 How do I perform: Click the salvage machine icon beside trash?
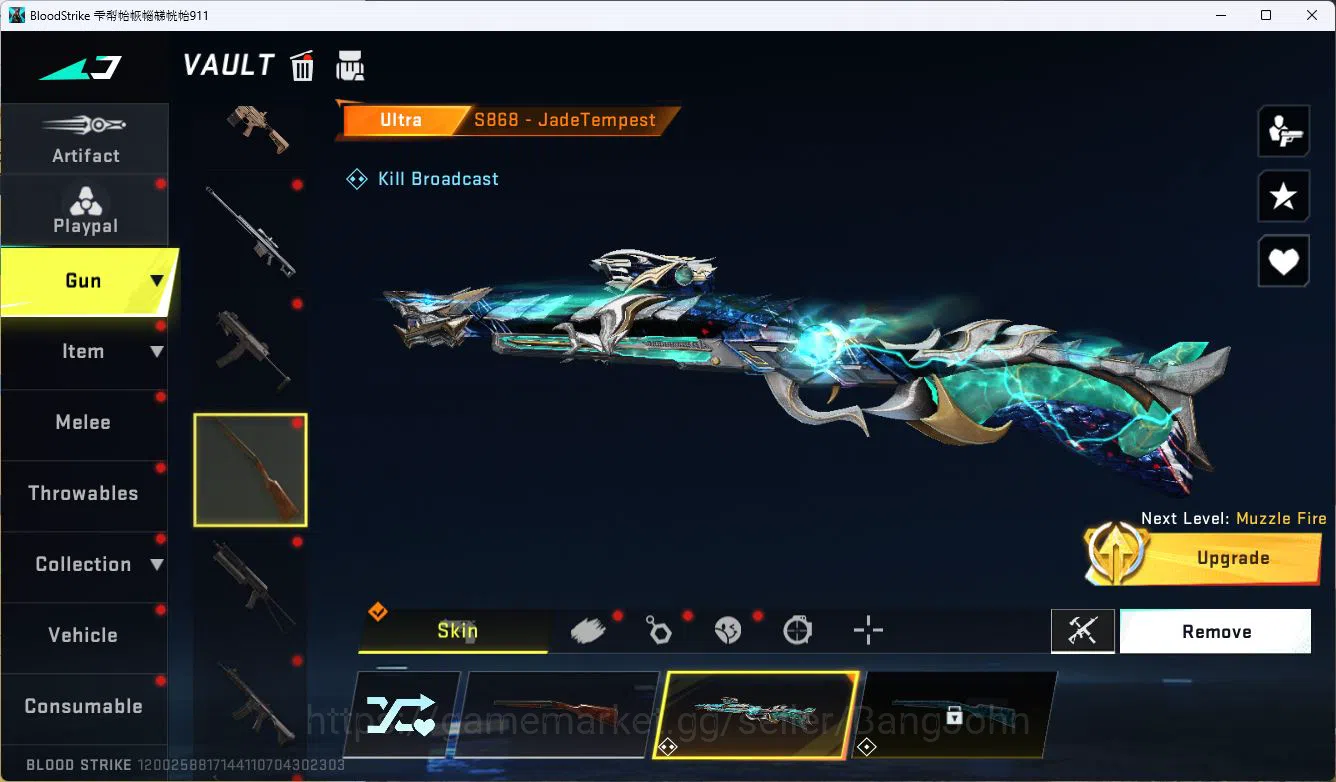pos(350,65)
